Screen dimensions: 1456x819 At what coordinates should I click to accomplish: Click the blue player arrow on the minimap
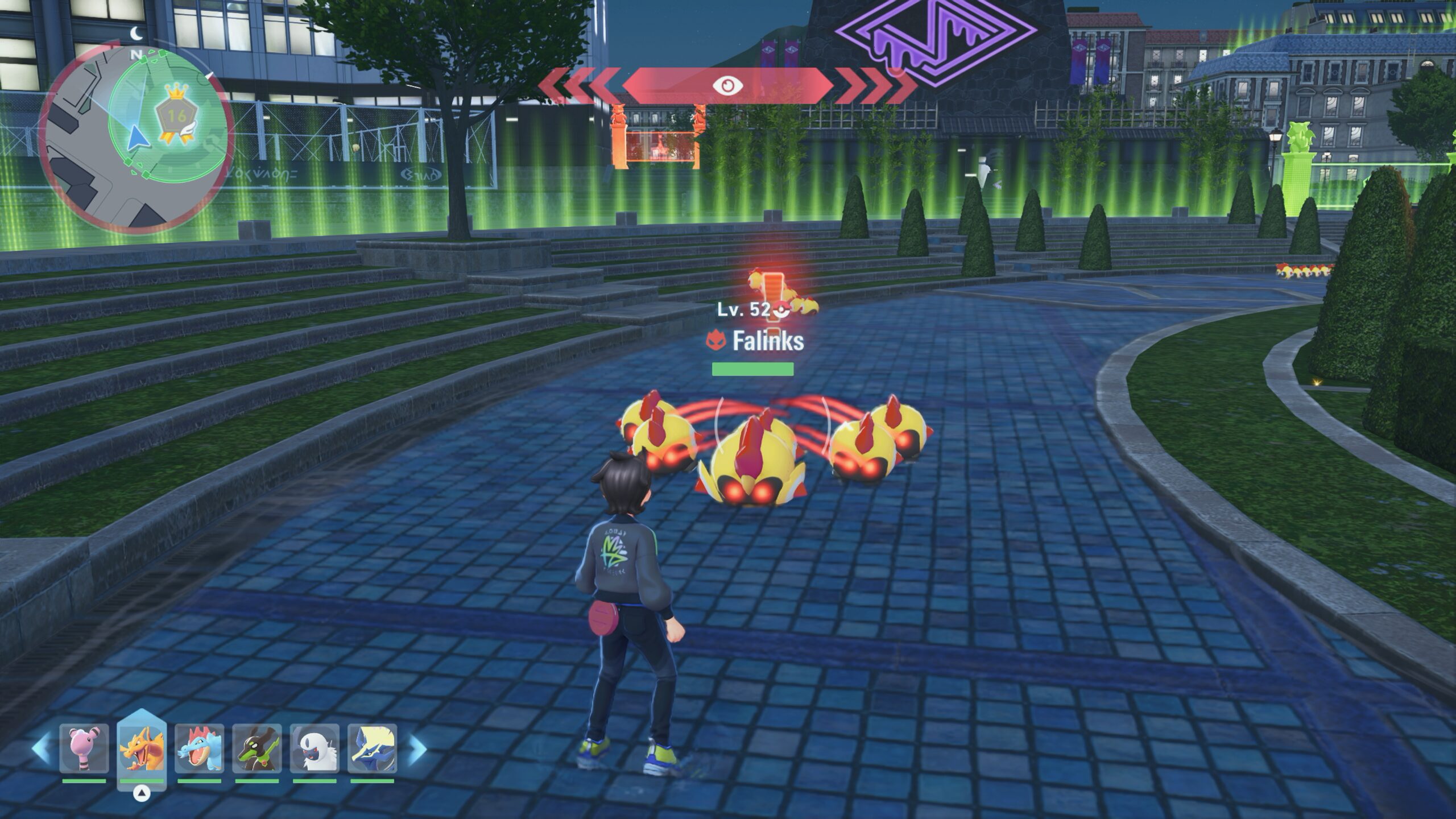pos(135,138)
